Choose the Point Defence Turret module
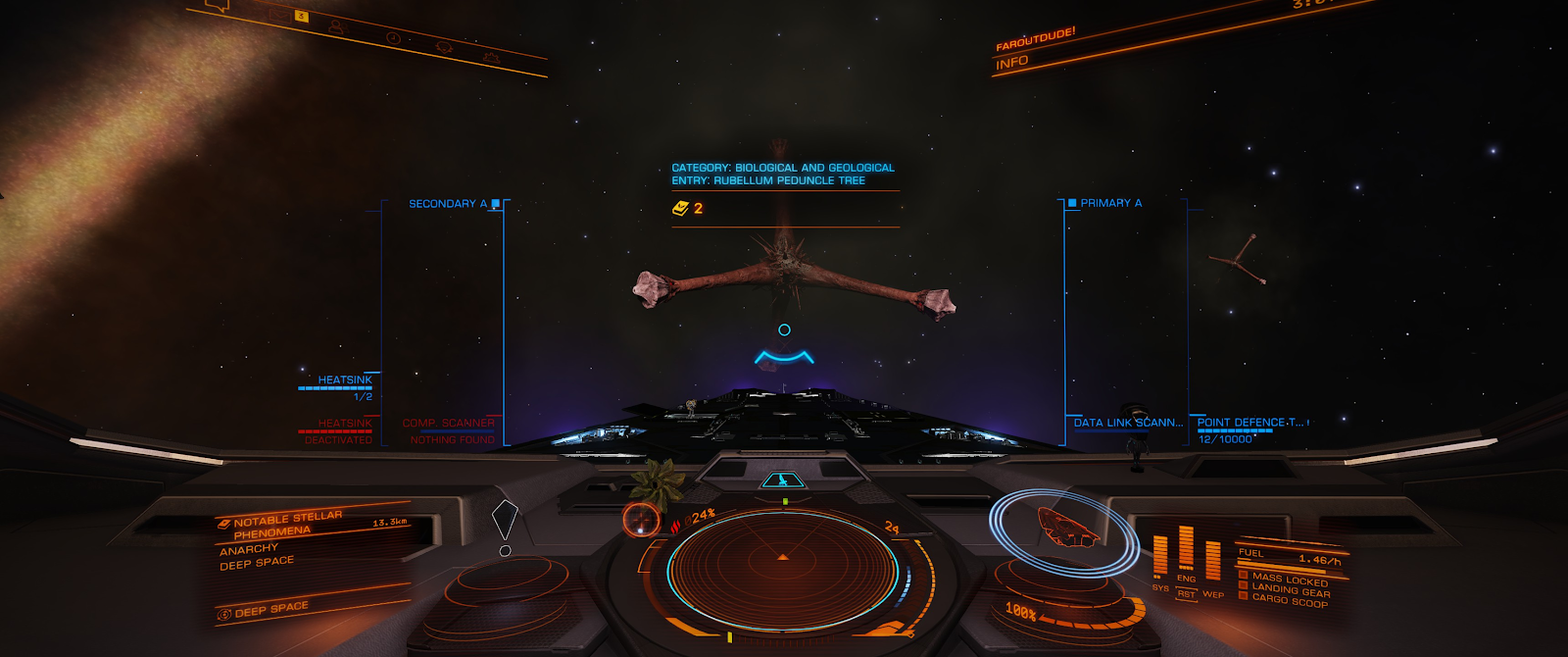 tap(1250, 423)
